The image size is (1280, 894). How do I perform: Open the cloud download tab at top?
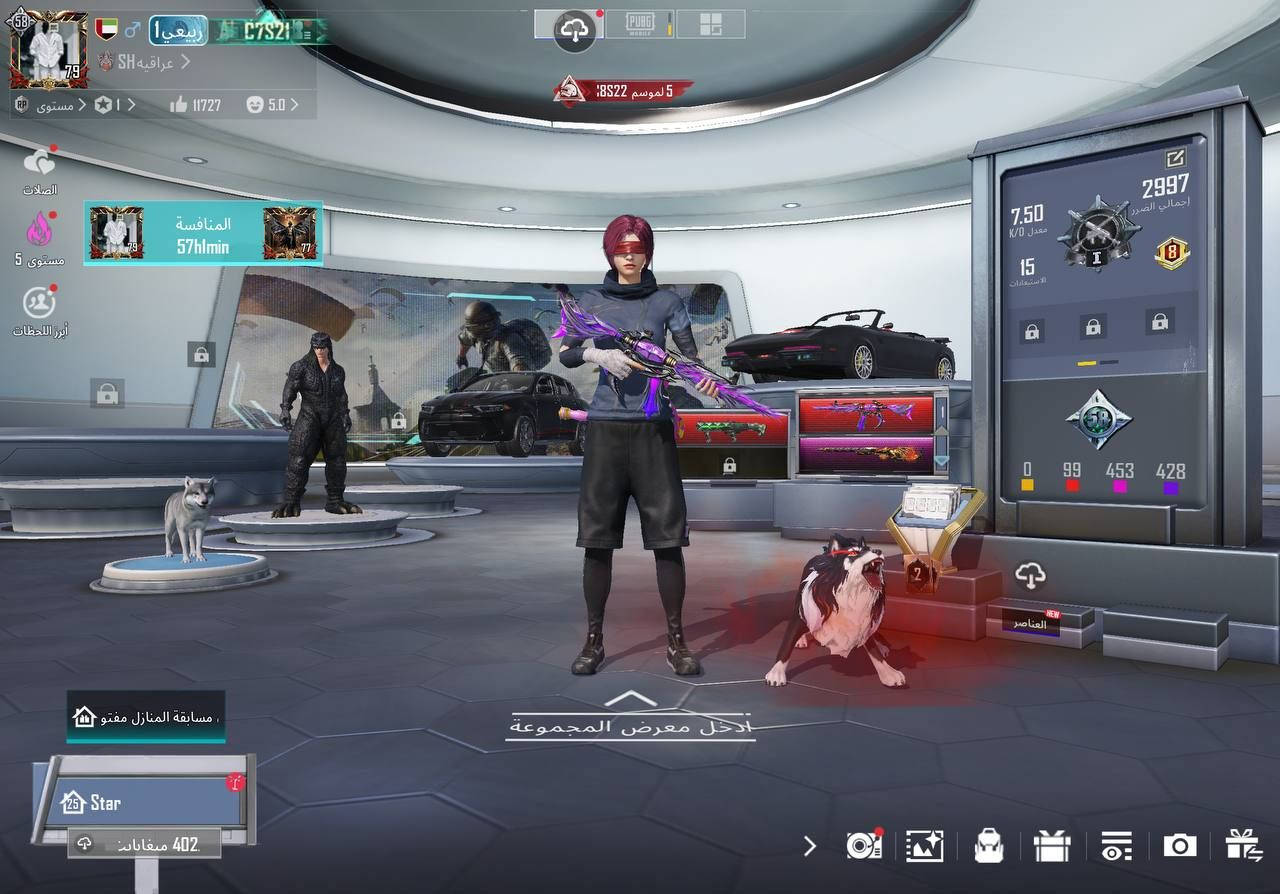[574, 30]
